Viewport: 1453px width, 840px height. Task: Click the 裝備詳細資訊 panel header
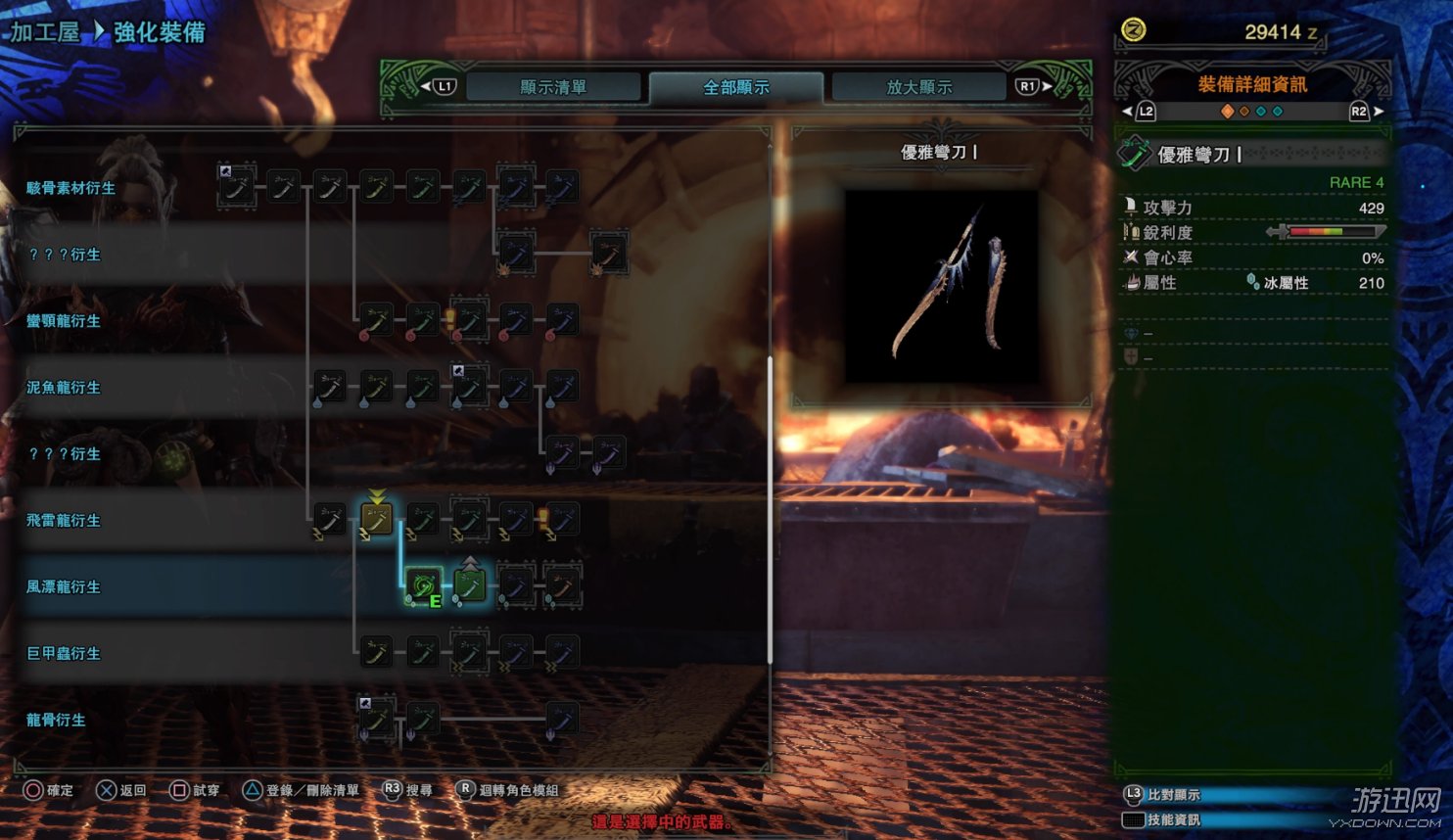[1252, 84]
